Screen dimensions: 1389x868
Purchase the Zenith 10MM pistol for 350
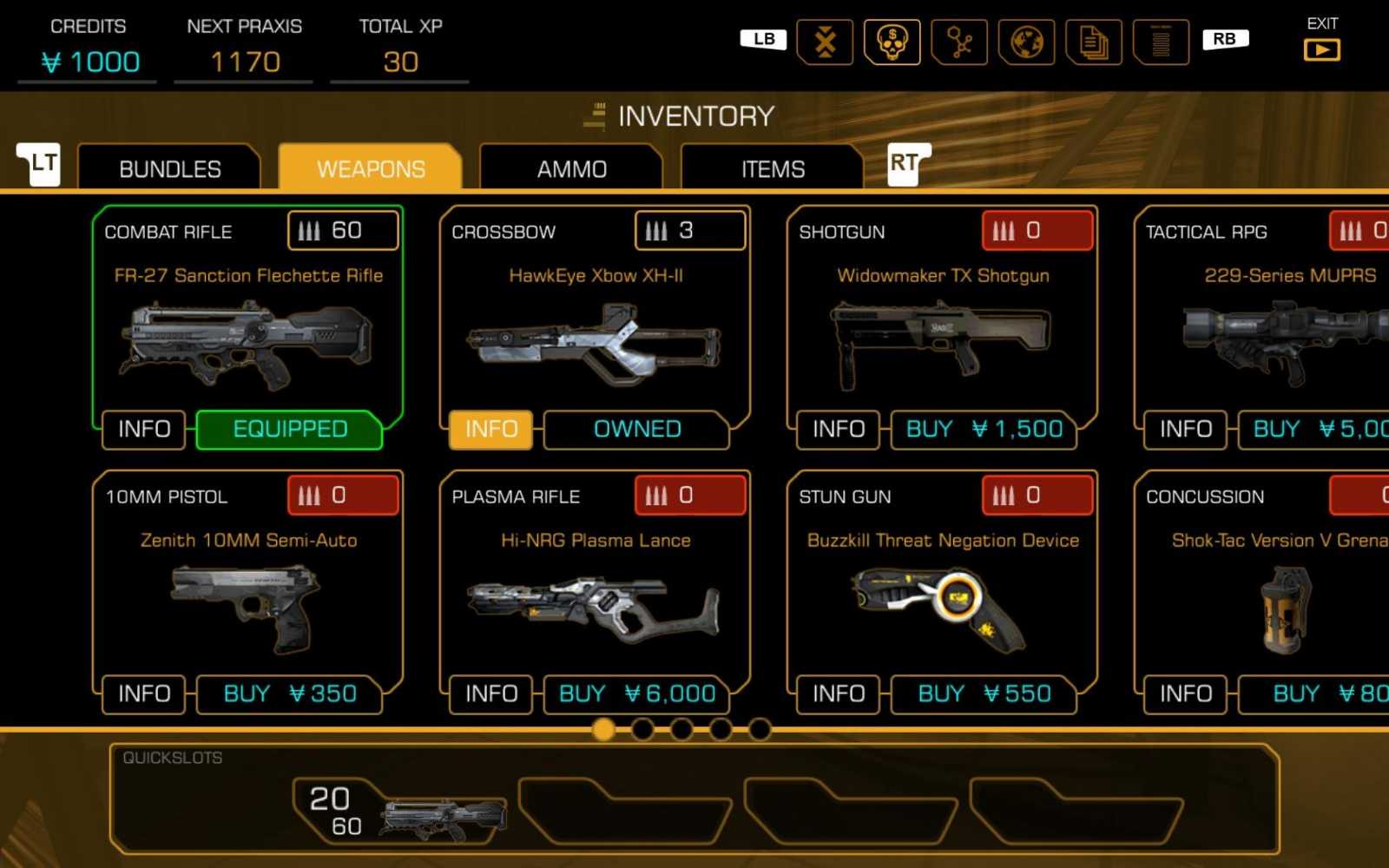(289, 694)
